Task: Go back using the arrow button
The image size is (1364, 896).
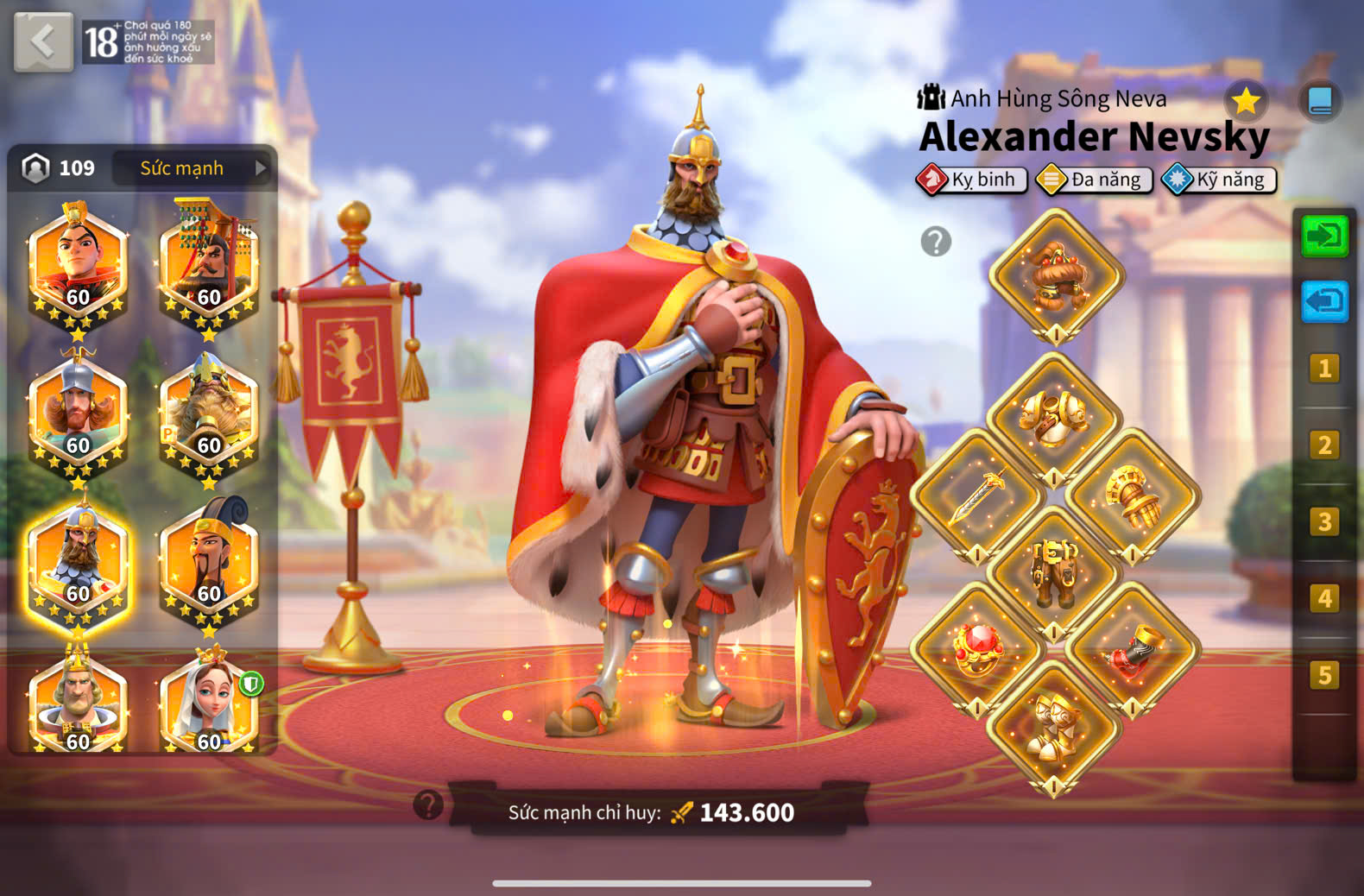Action: (43, 41)
